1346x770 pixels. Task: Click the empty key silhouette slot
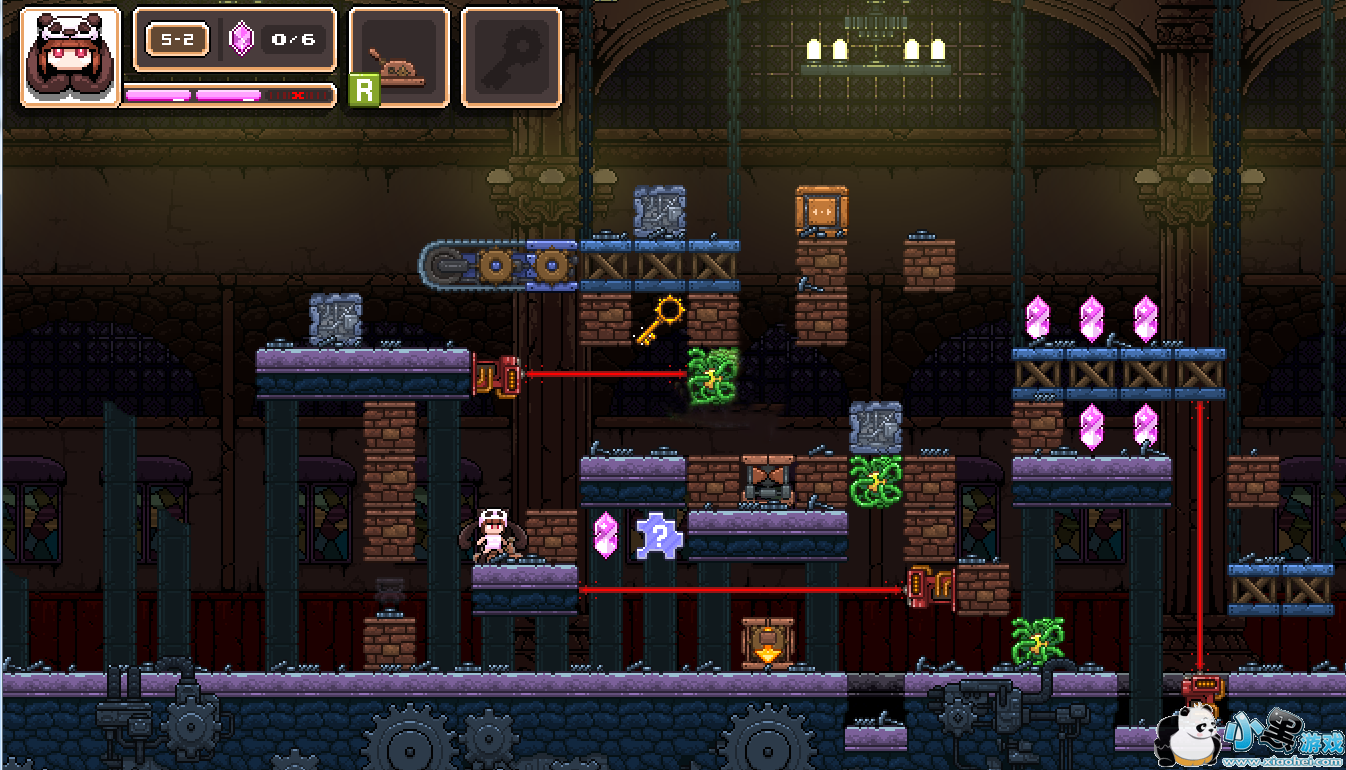point(511,57)
